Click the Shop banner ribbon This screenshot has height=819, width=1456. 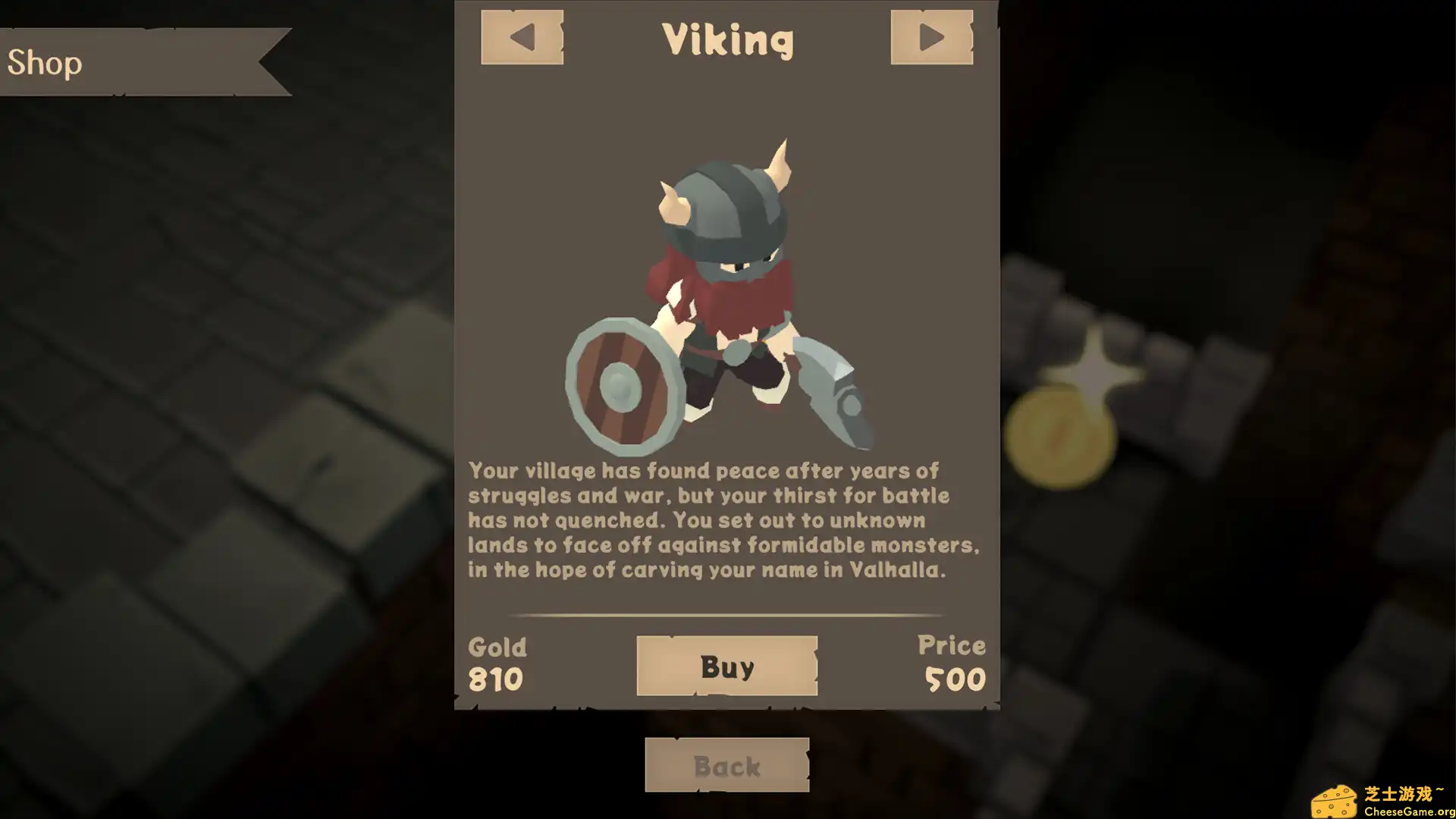coord(144,62)
